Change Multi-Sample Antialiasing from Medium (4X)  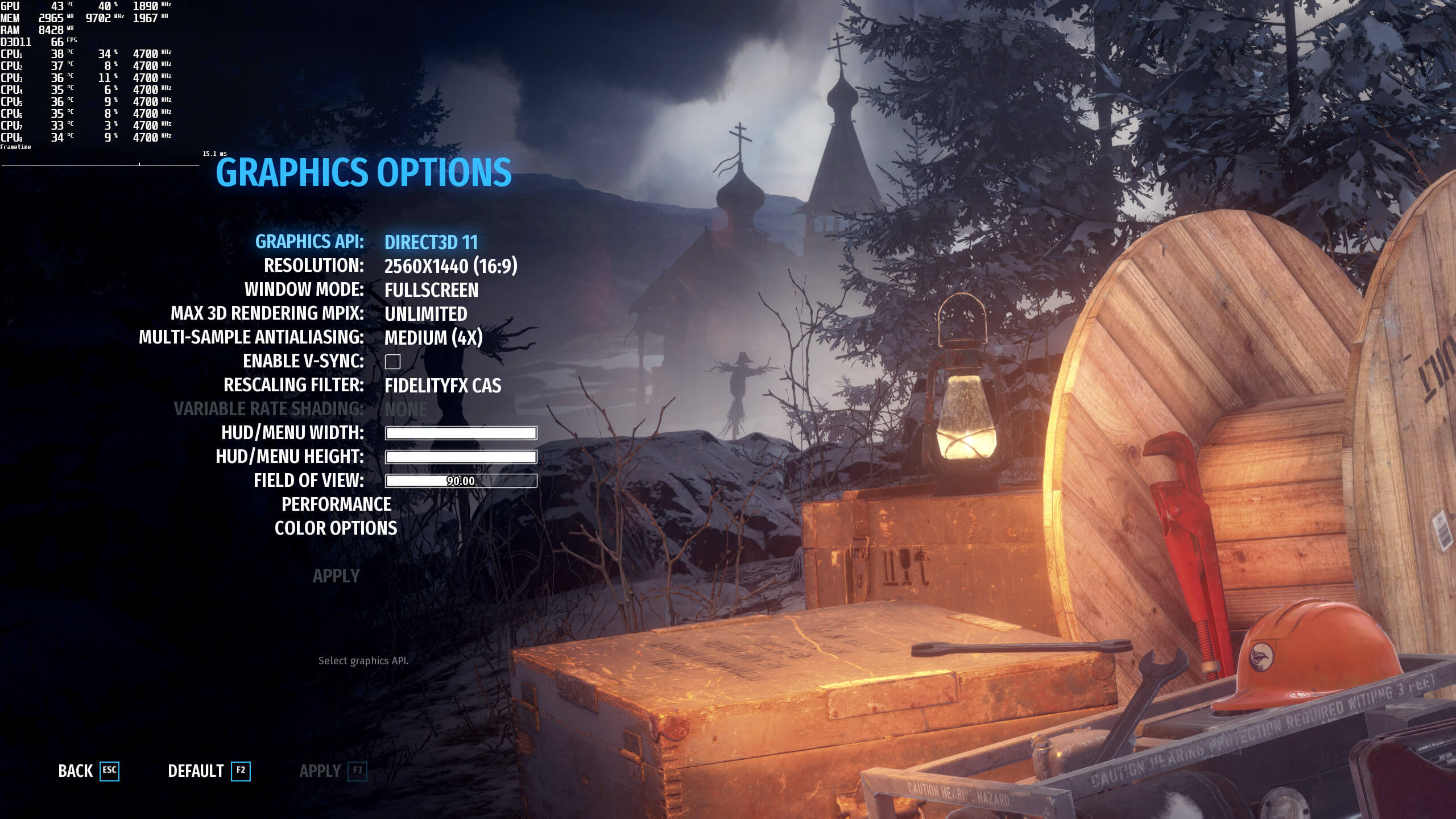(x=433, y=338)
